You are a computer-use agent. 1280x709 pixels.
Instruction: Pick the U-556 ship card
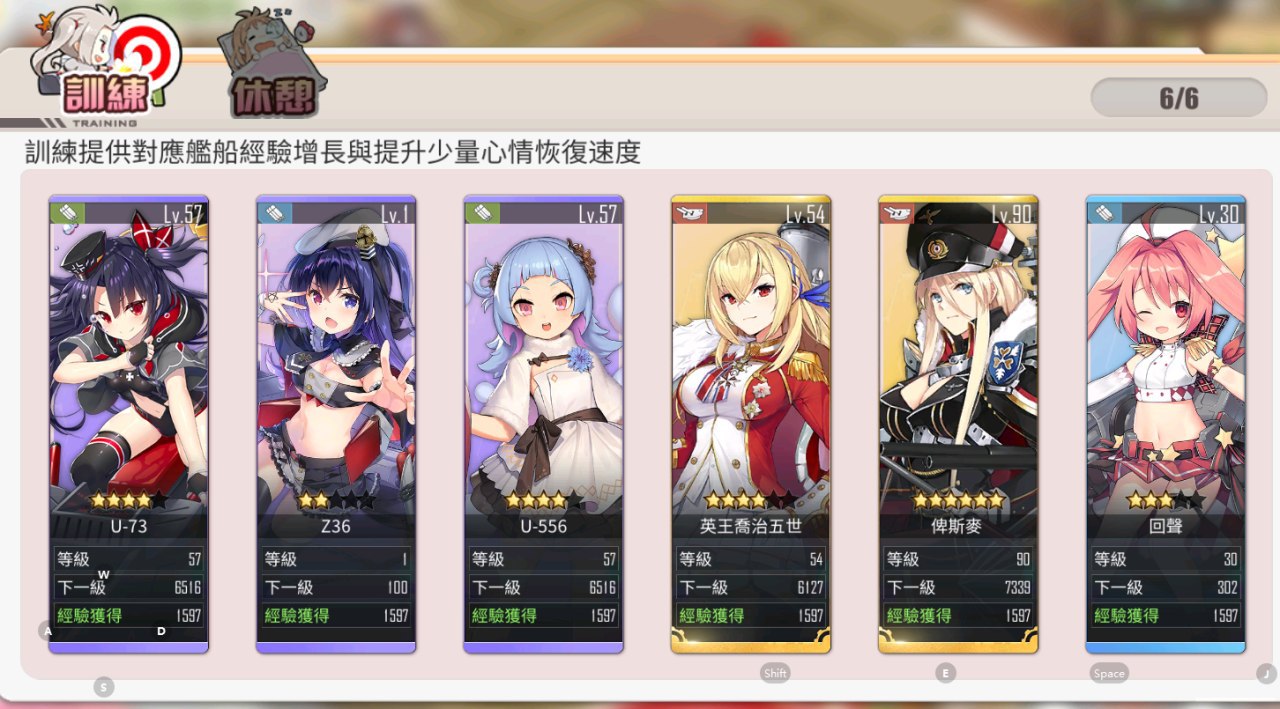(x=543, y=400)
